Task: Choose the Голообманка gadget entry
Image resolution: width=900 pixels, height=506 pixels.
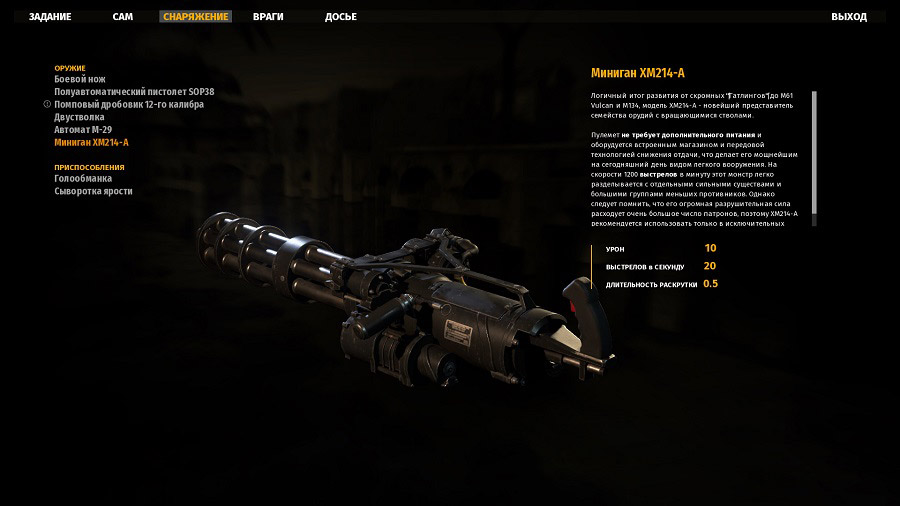Action: 84,179
